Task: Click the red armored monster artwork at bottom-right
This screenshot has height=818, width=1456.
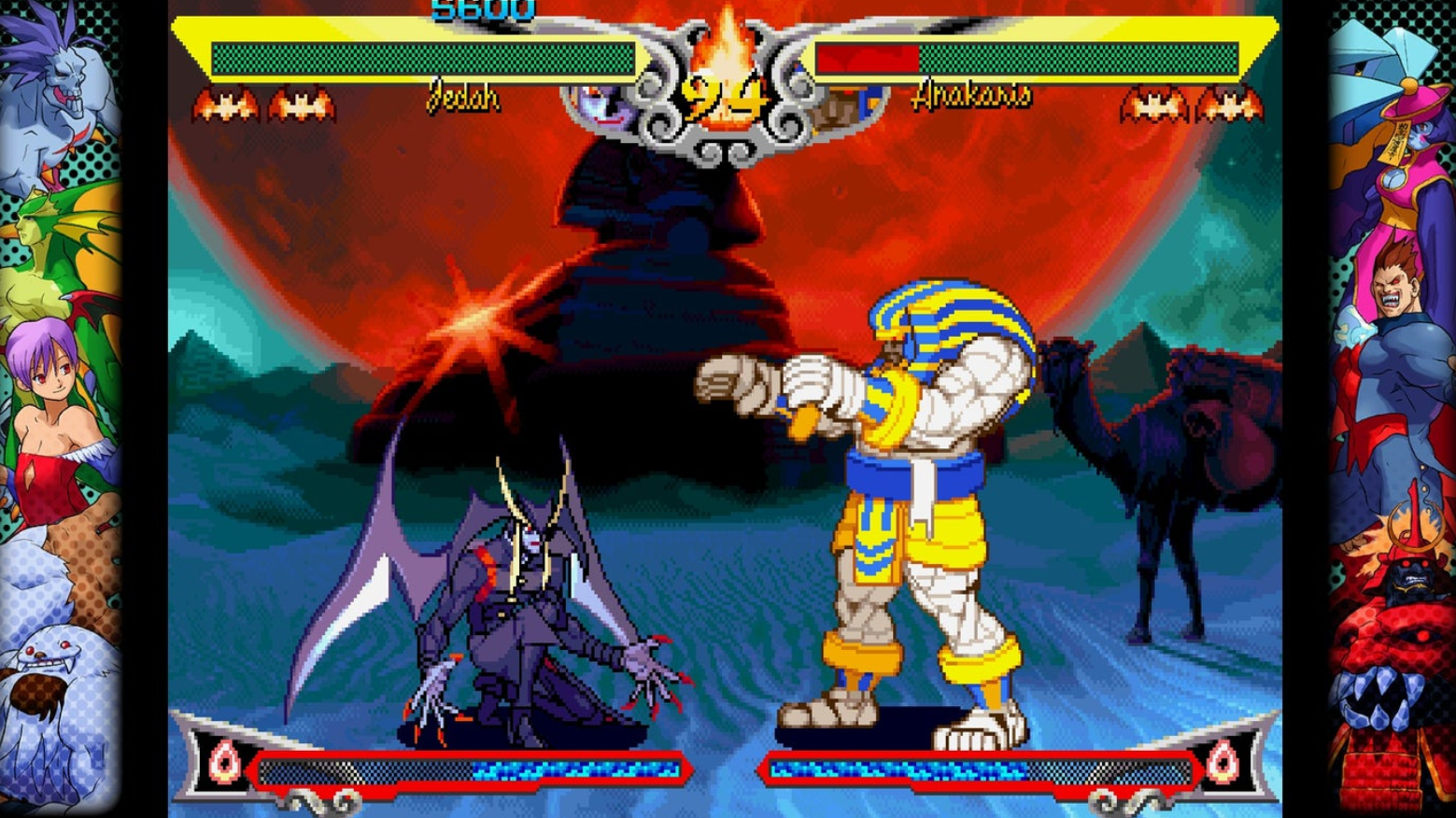Action: (x=1392, y=691)
